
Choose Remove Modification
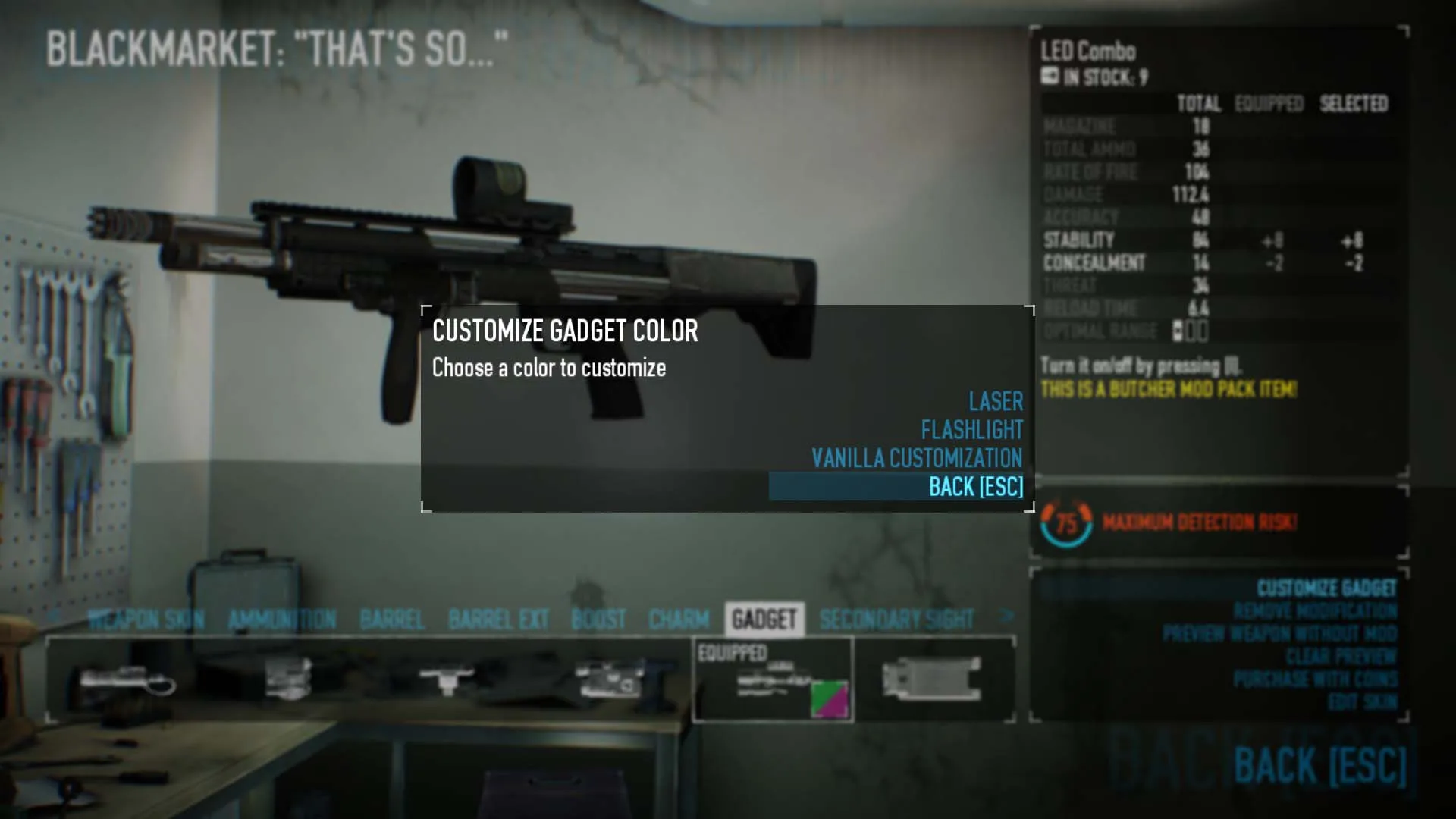coord(1314,611)
